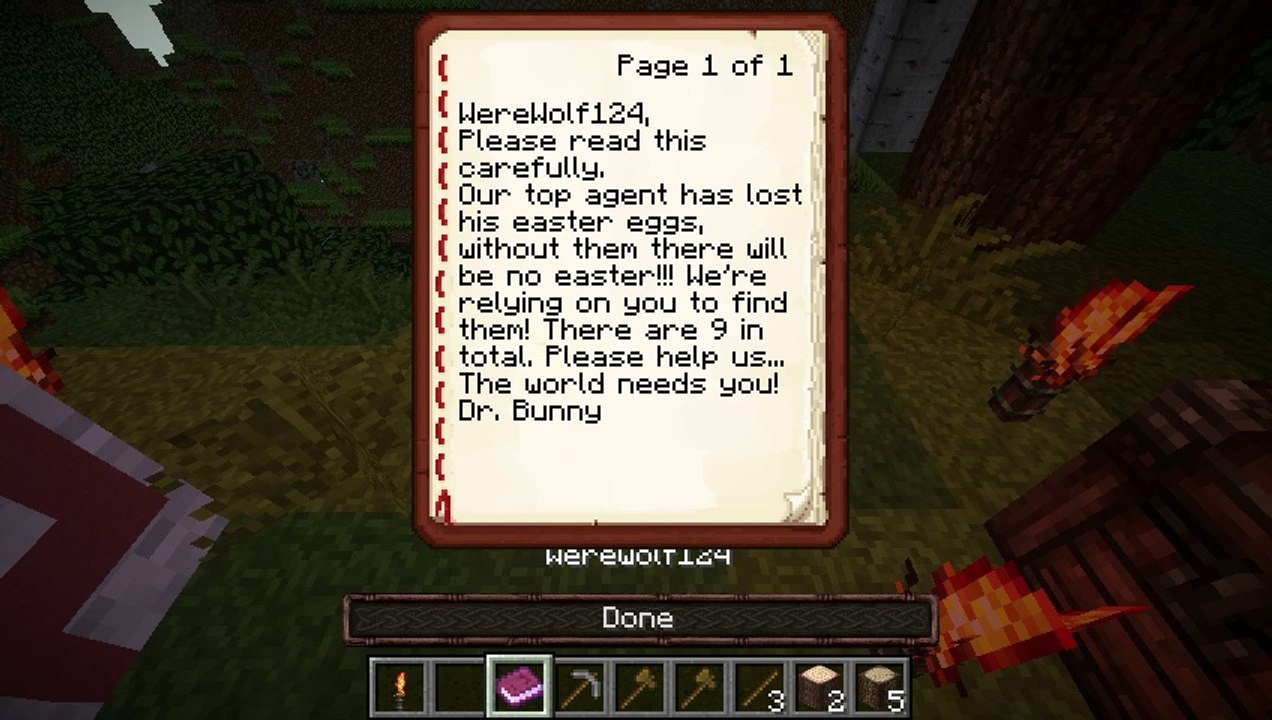The height and width of the screenshot is (720, 1272).
Task: Select the purple written book slot
Action: click(x=520, y=688)
